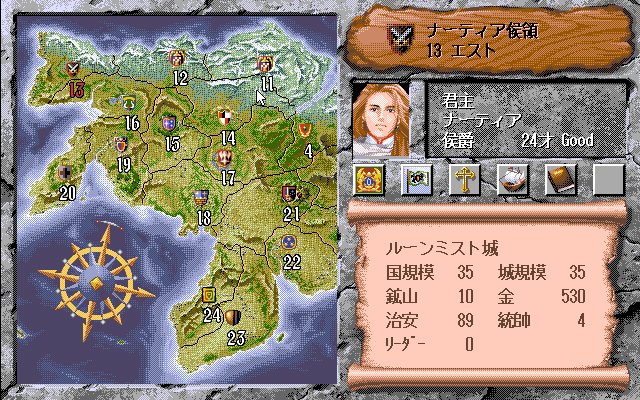
Task: Select territory 13 shield on the map
Action: 73,69
